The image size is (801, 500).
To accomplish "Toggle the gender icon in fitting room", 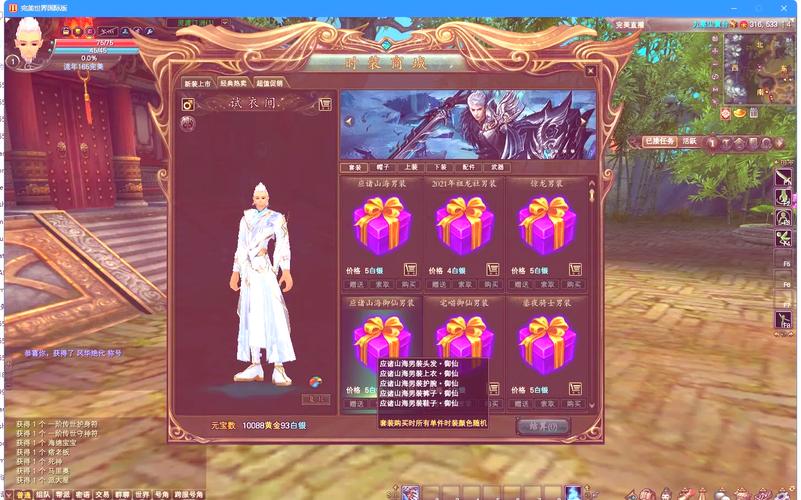I will 187,104.
